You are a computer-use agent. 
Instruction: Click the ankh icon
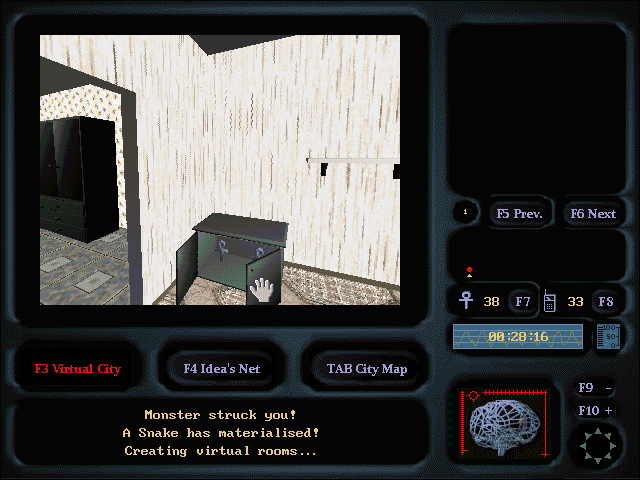466,300
